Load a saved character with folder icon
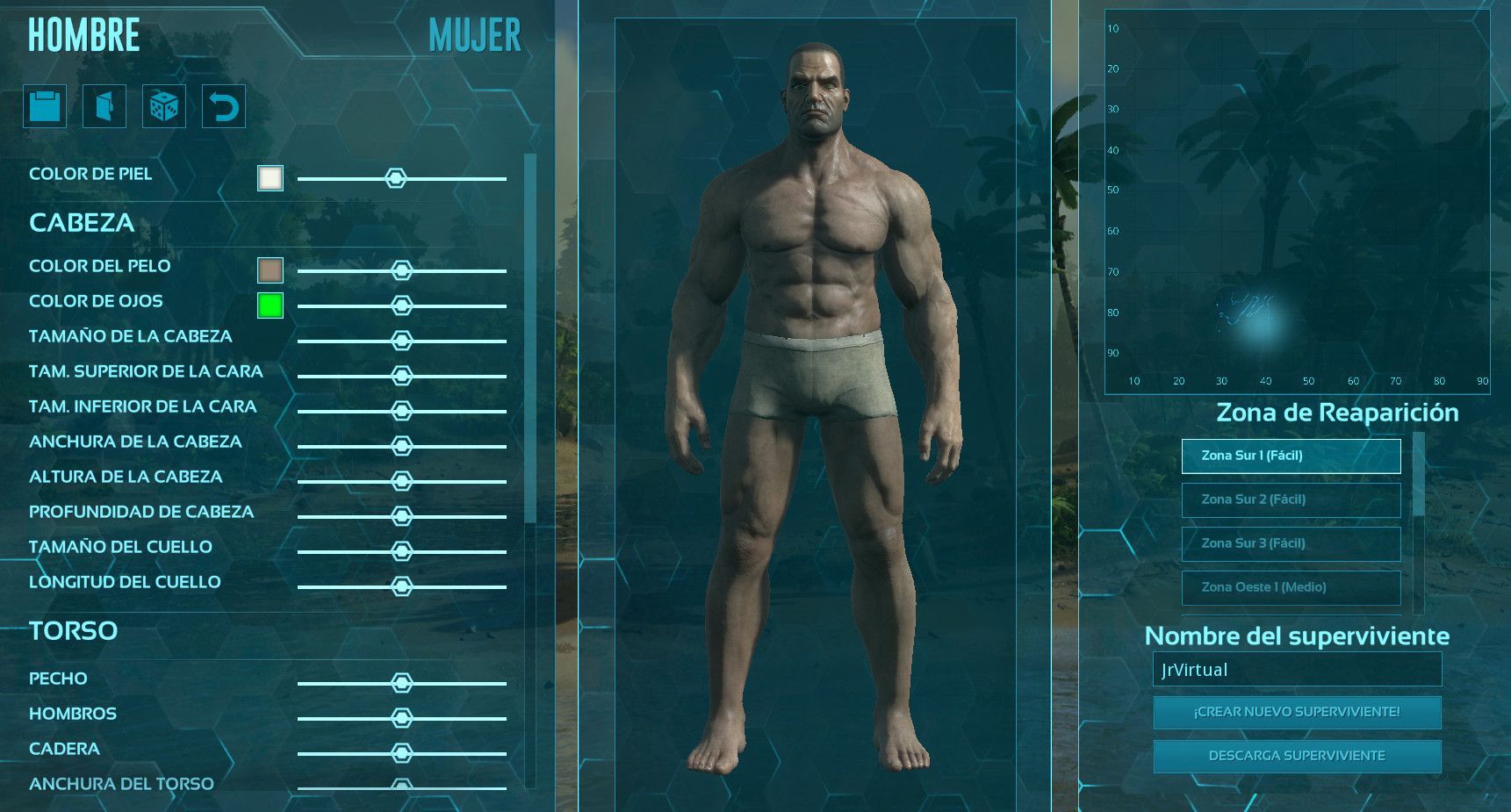 (x=104, y=105)
